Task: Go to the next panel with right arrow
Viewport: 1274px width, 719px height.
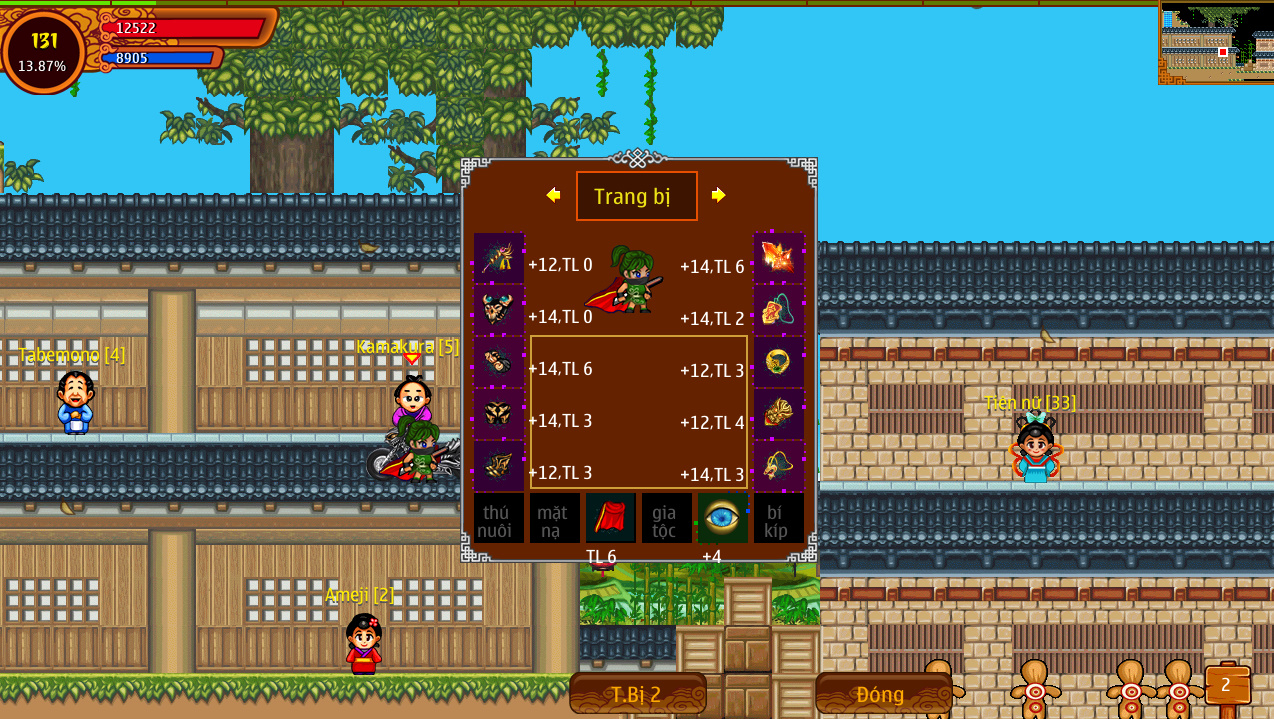Action: (x=718, y=195)
